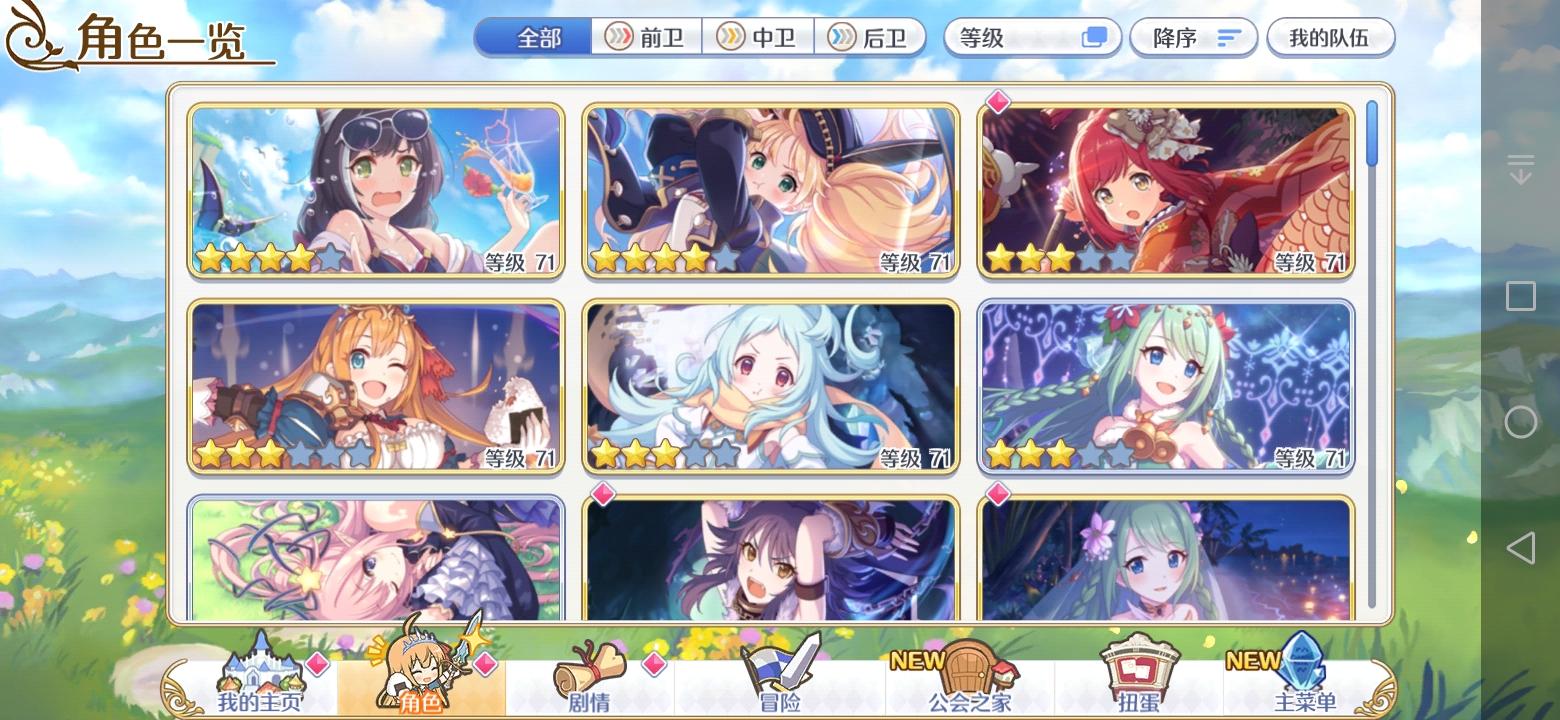
Task: Enable the 前卫 position filter
Action: [645, 37]
